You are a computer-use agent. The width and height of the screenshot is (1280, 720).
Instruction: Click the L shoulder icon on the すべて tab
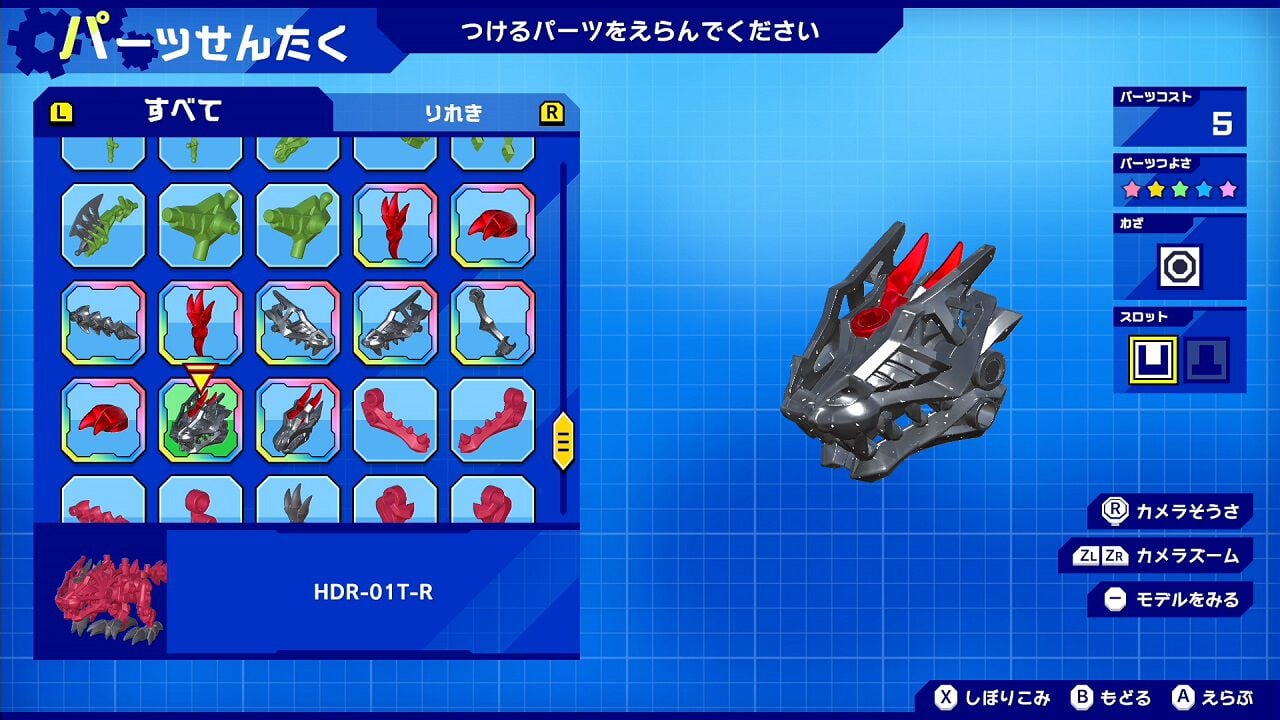point(62,113)
